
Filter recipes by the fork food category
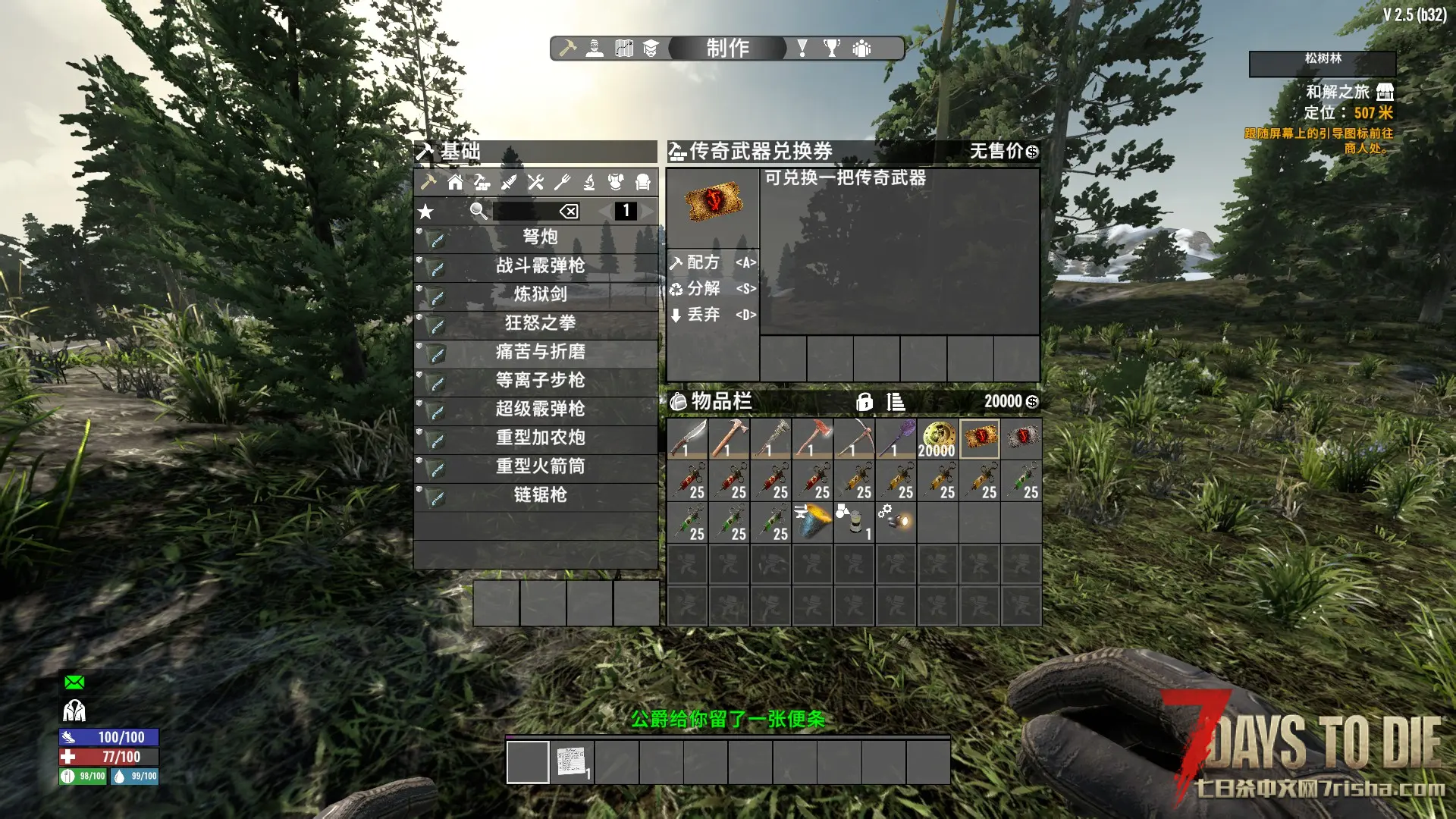point(562,182)
